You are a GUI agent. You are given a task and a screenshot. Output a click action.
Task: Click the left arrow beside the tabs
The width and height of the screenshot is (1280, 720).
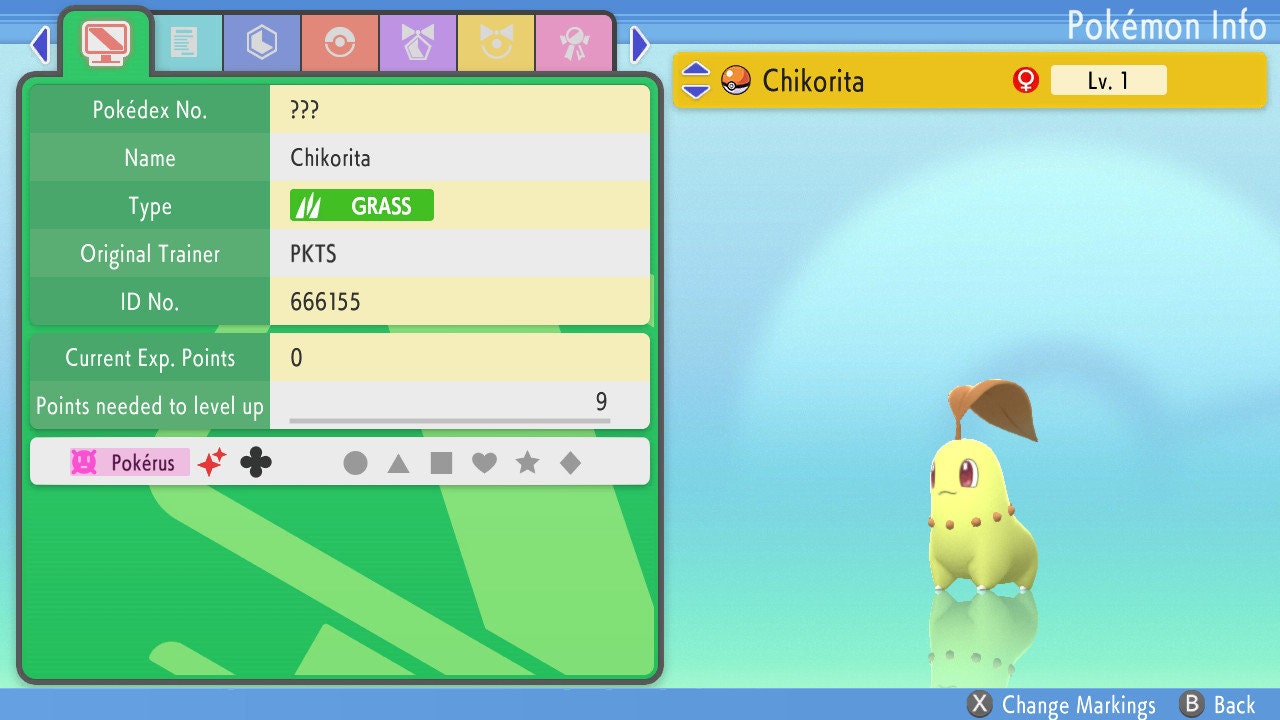coord(40,44)
